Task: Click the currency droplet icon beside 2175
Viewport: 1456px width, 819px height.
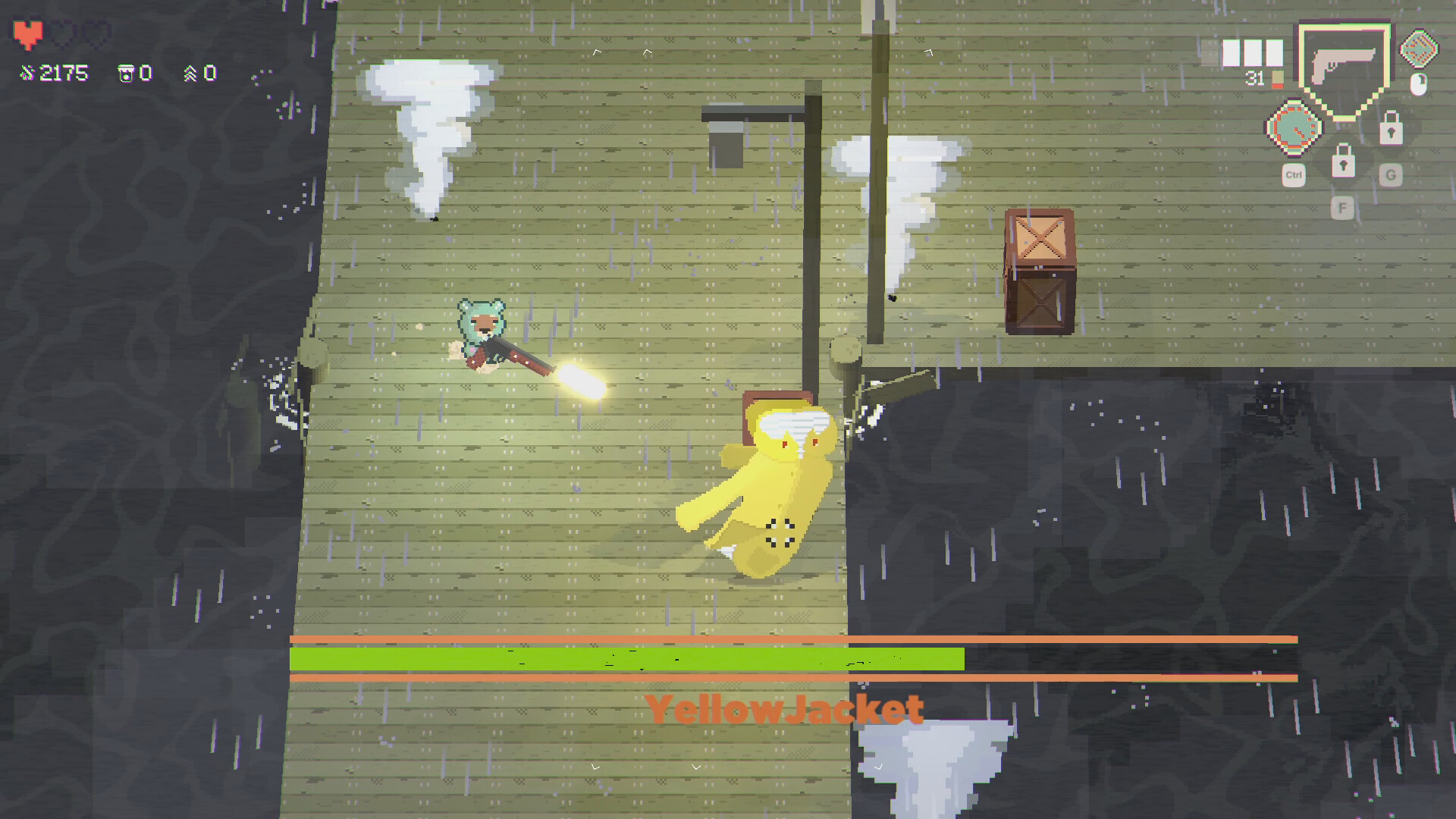Action: click(x=27, y=72)
